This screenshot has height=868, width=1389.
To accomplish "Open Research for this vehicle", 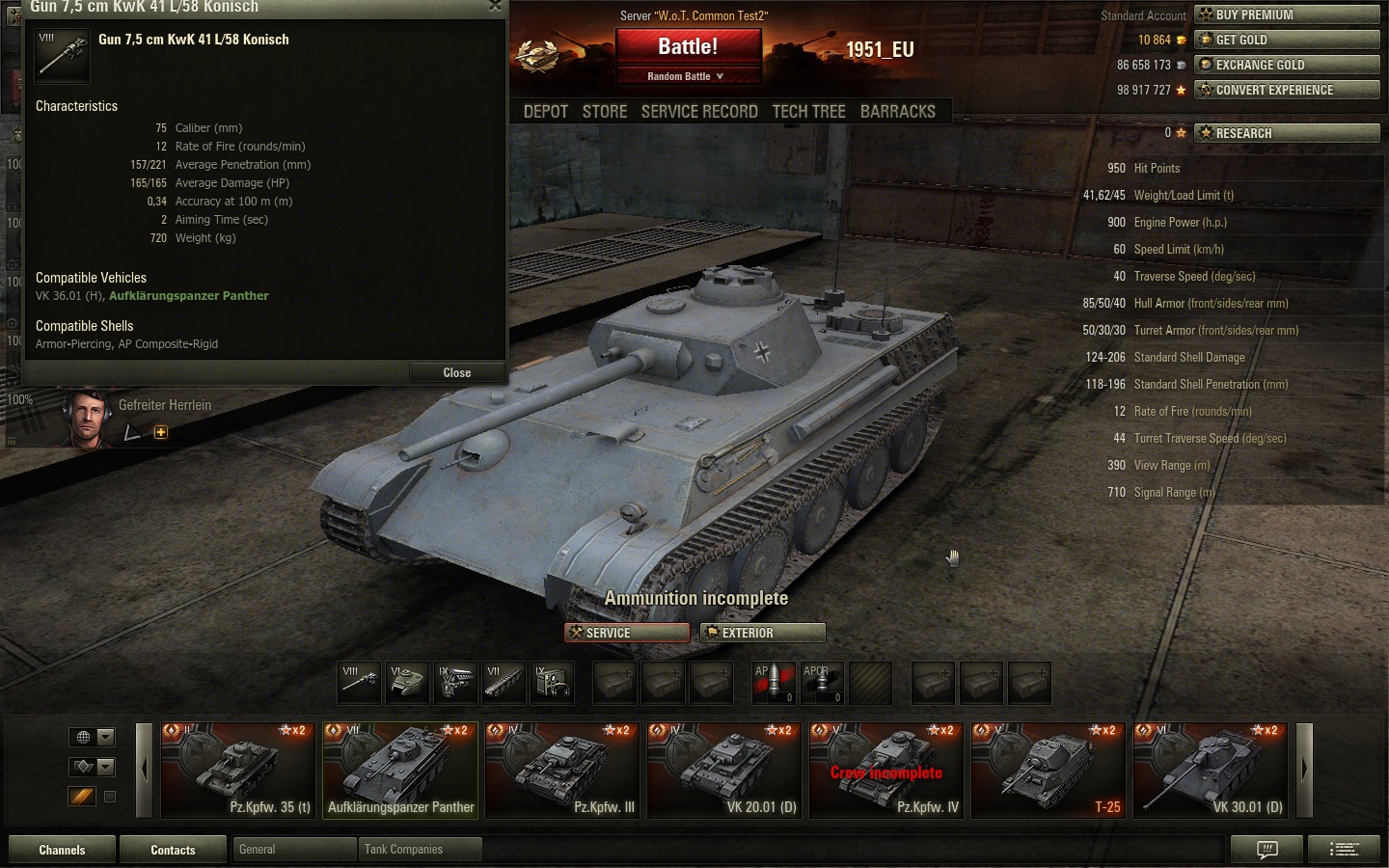I will click(x=1287, y=133).
